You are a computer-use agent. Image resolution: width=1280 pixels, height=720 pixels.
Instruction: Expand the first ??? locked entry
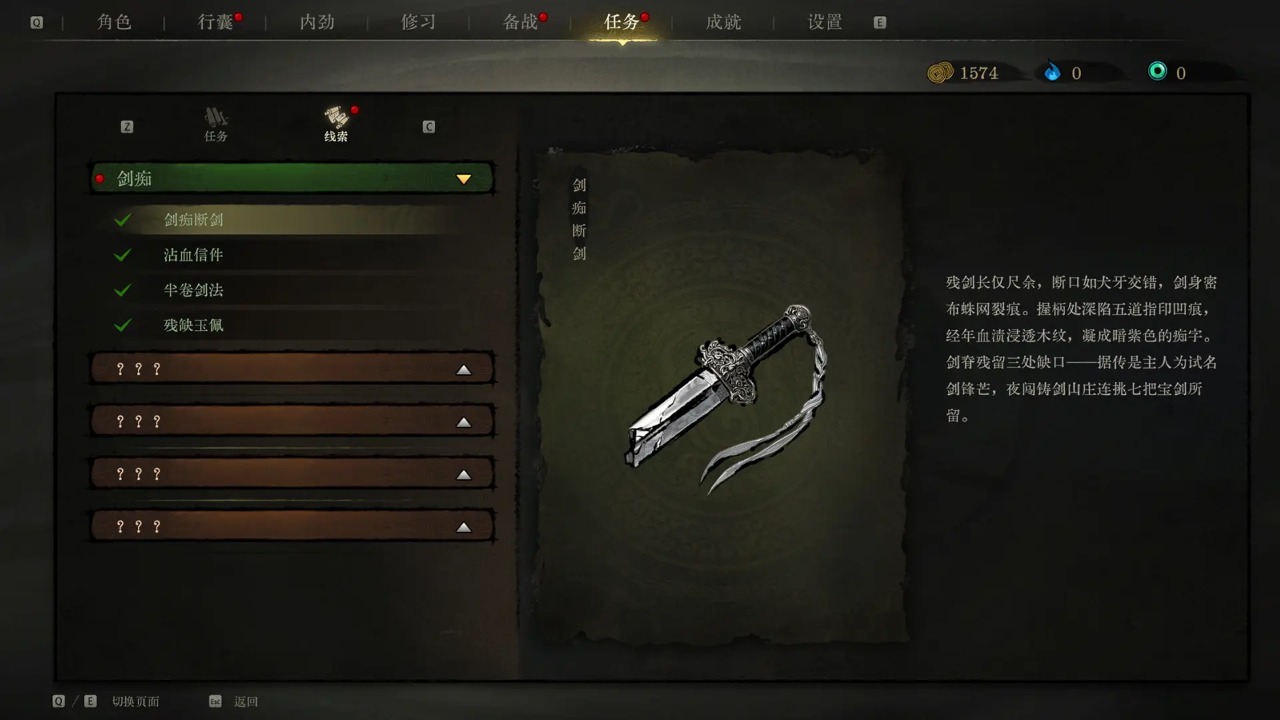(x=463, y=368)
